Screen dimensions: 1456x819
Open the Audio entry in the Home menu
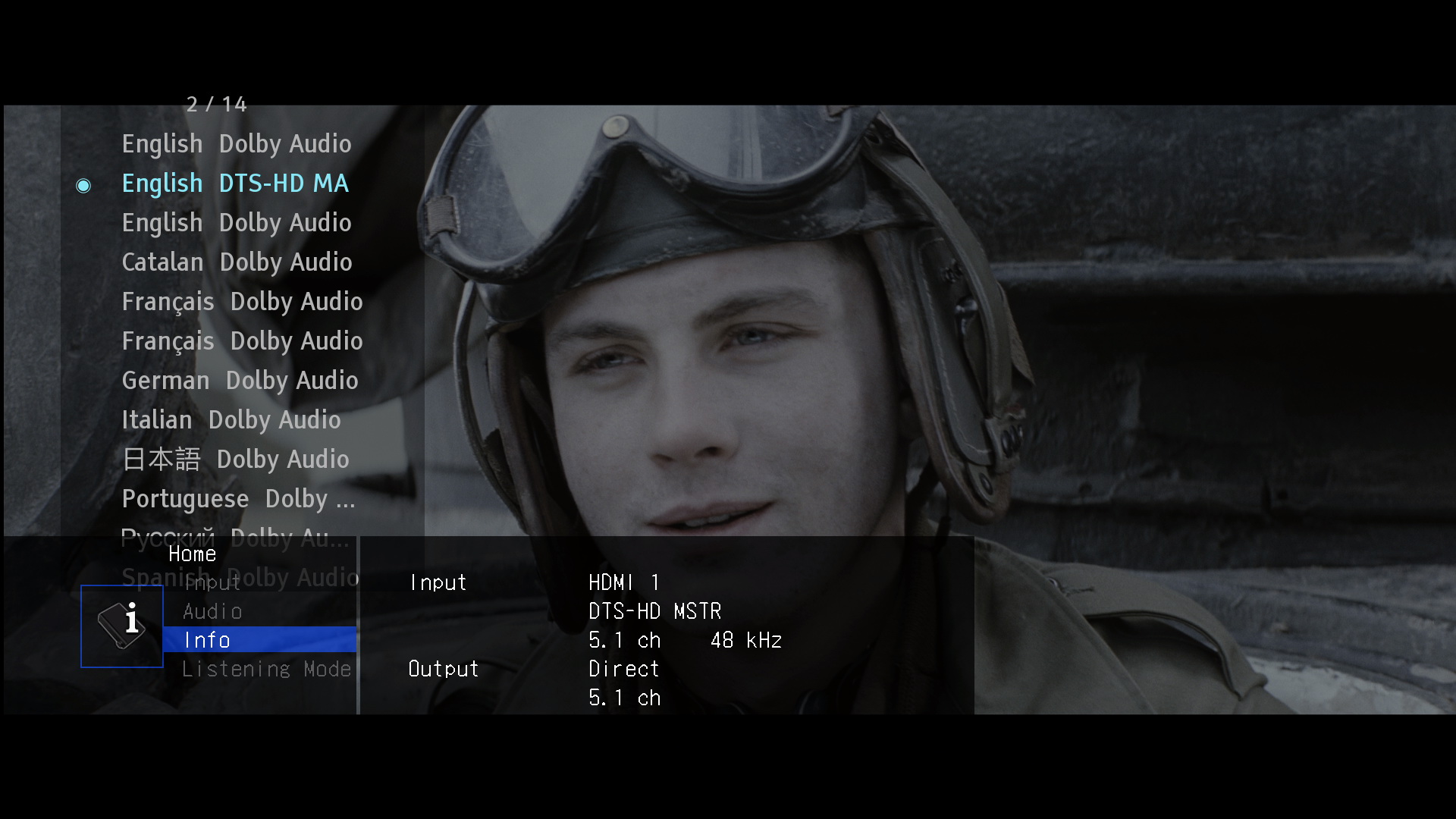(x=212, y=611)
